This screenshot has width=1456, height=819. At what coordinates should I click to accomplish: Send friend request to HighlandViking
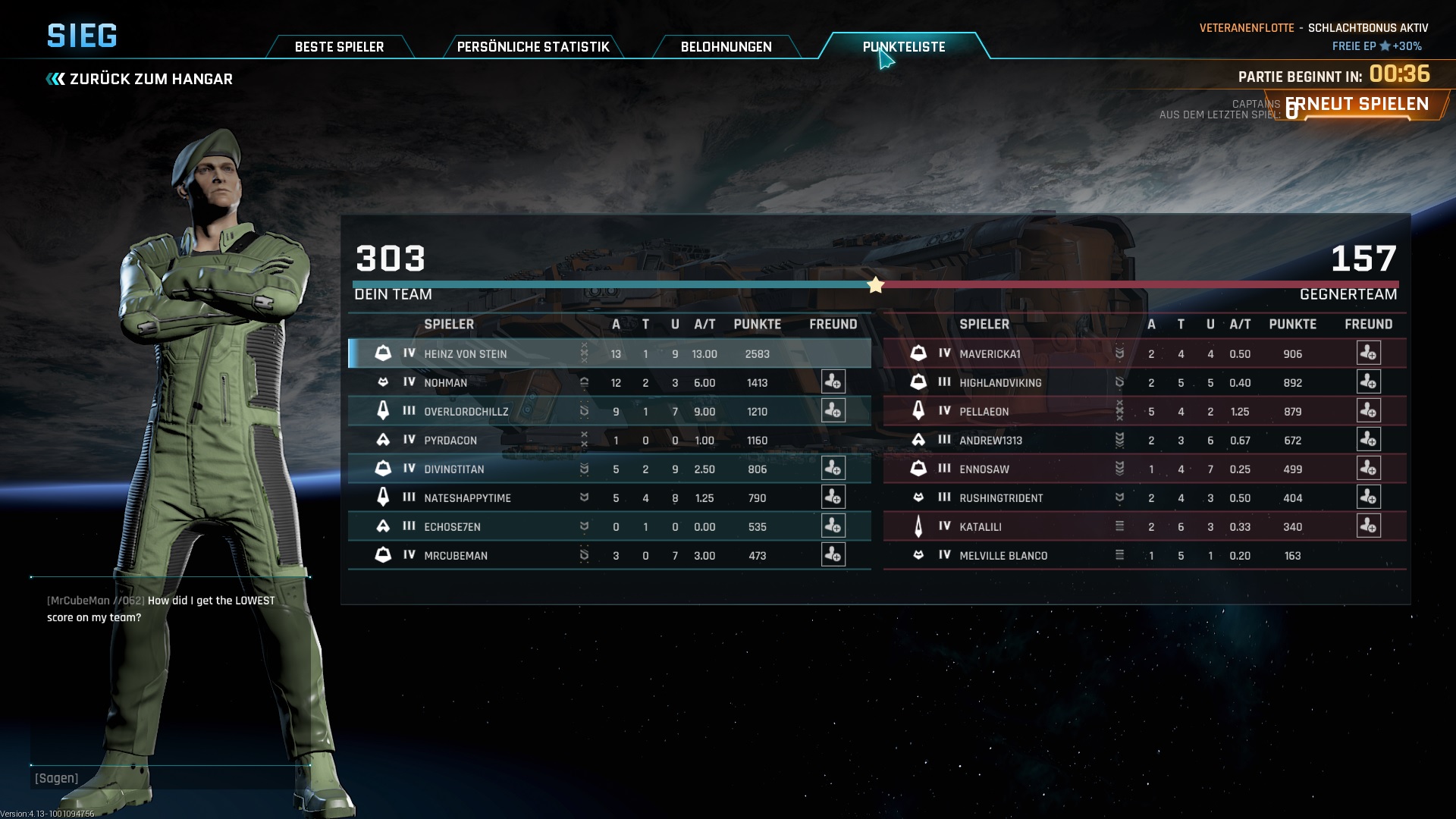click(x=1368, y=382)
